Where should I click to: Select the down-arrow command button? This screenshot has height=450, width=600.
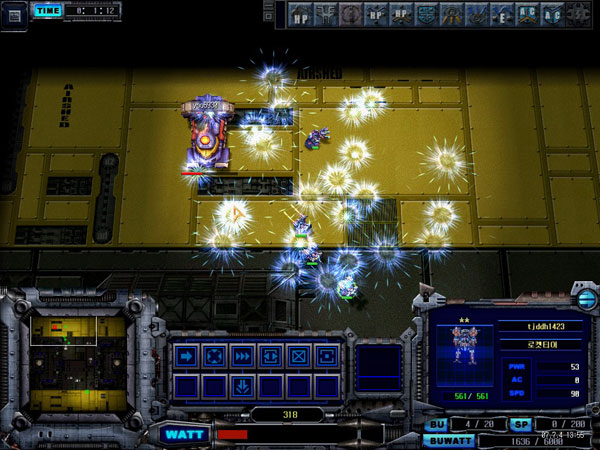(241, 386)
